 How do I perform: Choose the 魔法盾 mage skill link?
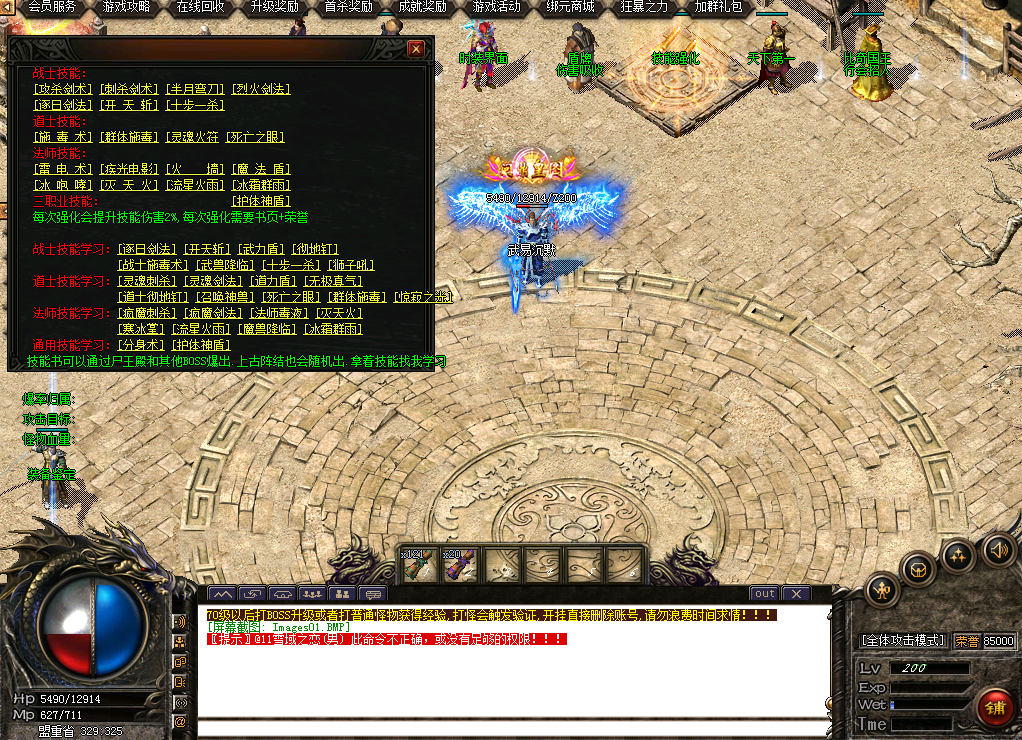click(x=260, y=169)
